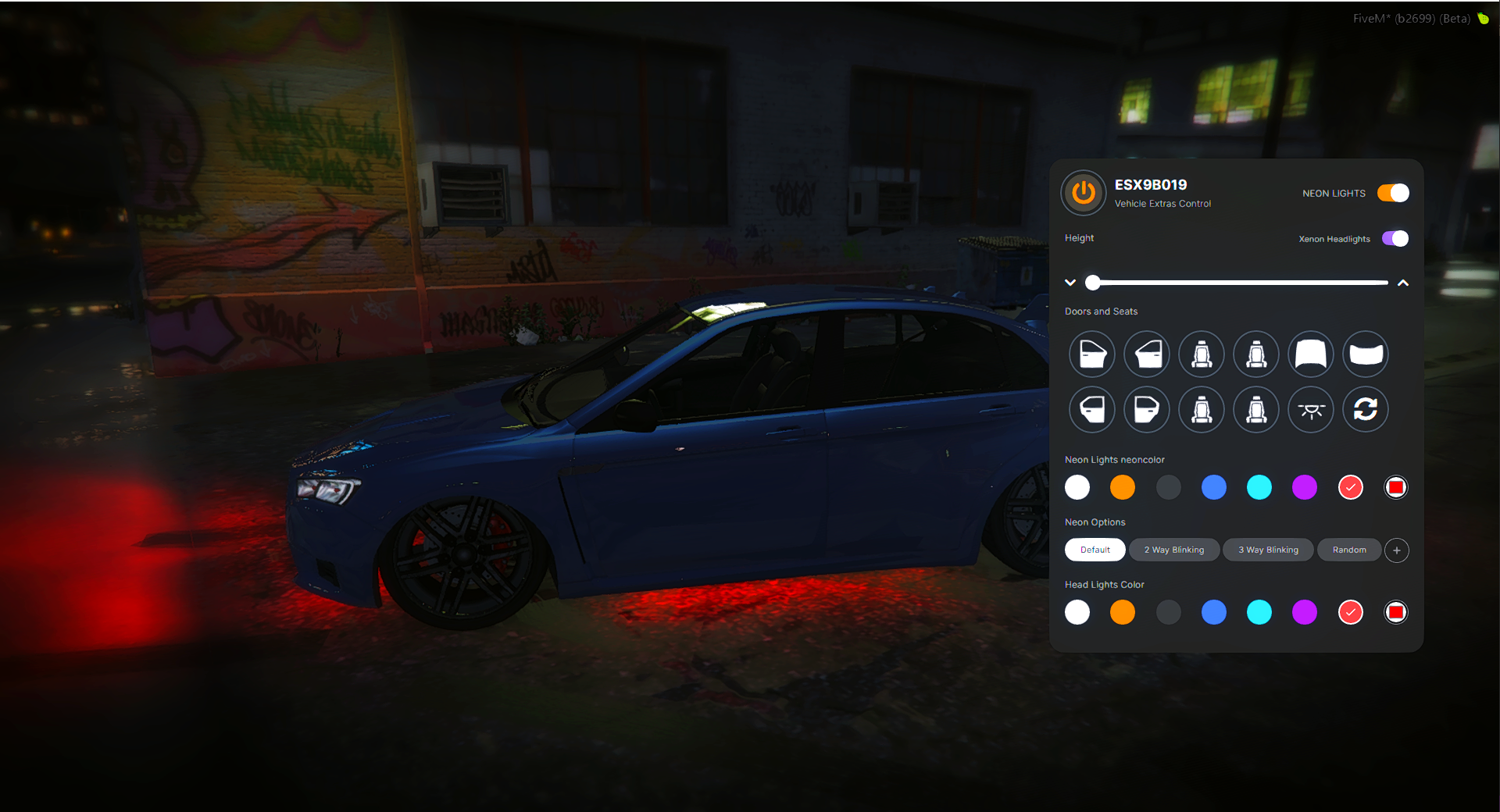Disable the Xenon Headlights toggle
1500x812 pixels.
click(1394, 238)
